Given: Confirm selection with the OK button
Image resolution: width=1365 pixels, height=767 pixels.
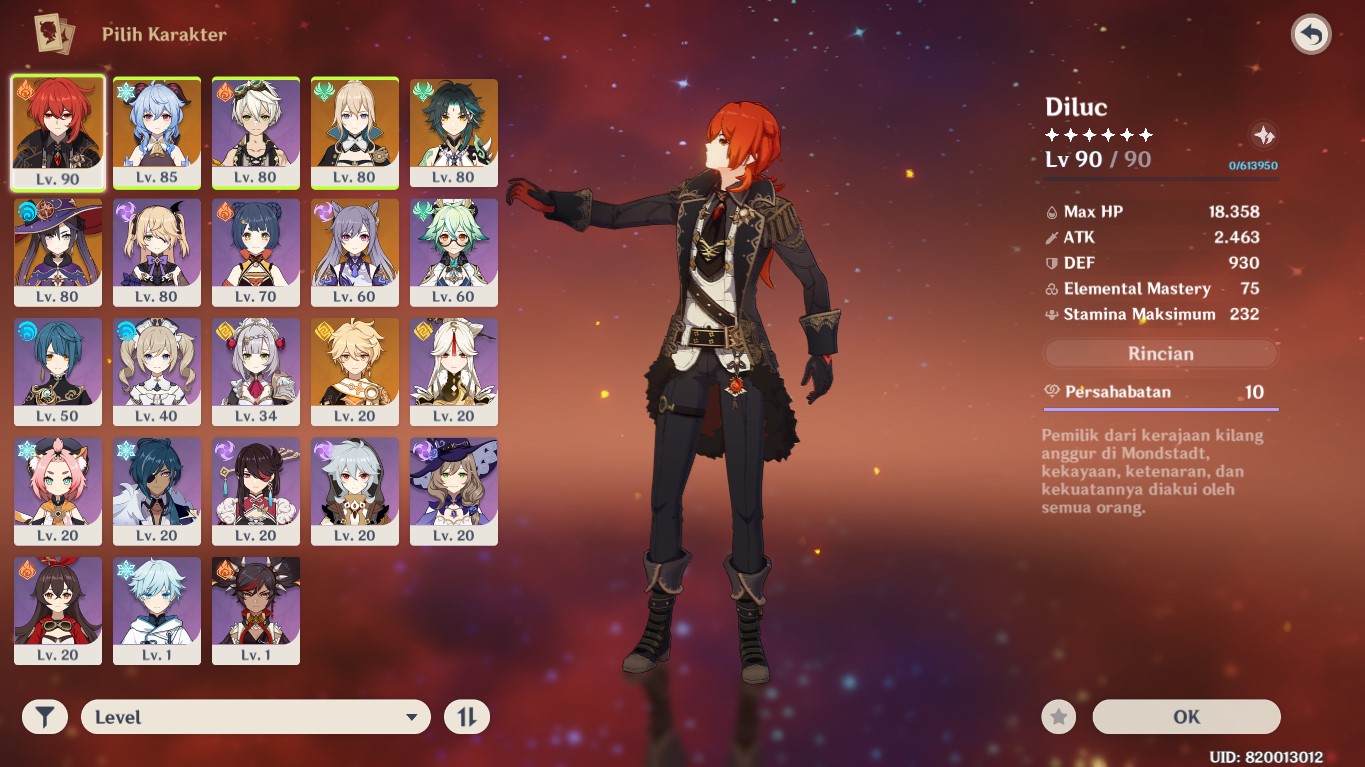Looking at the screenshot, I should (1186, 717).
